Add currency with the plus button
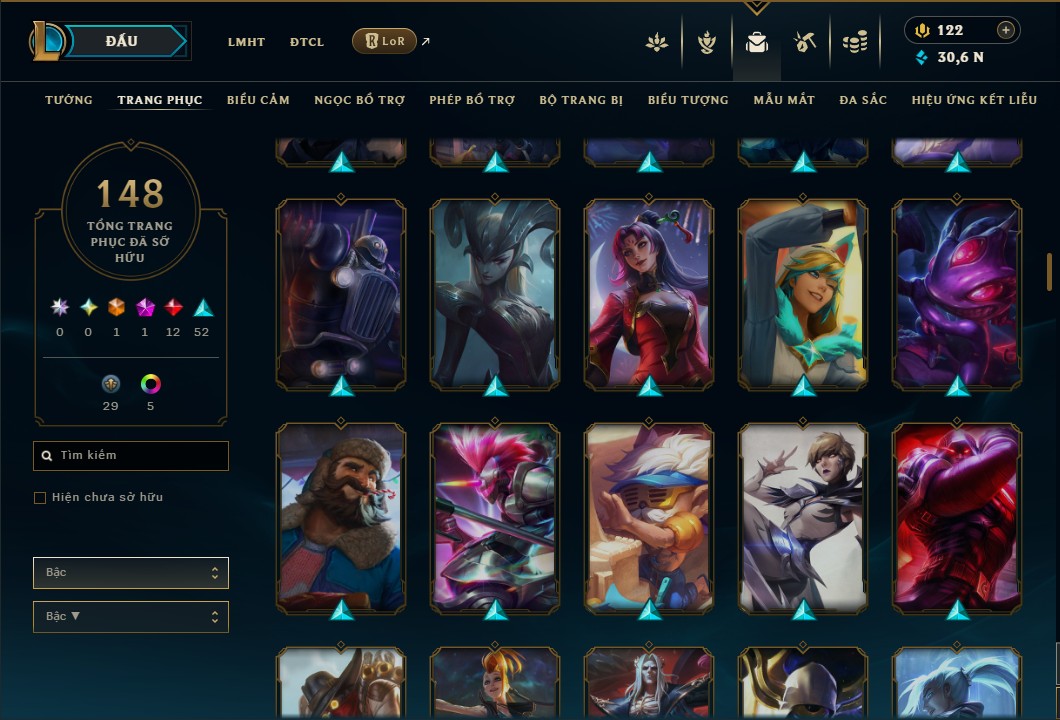 (x=1006, y=30)
